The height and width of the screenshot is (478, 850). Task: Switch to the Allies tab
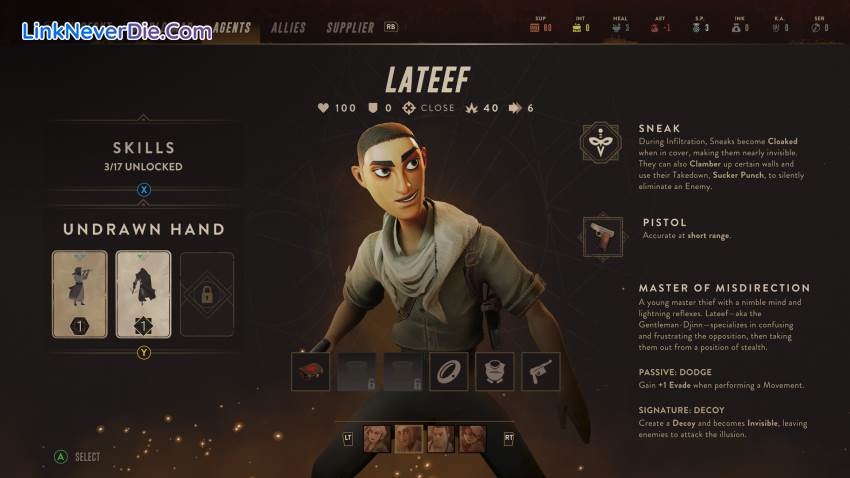coord(288,28)
